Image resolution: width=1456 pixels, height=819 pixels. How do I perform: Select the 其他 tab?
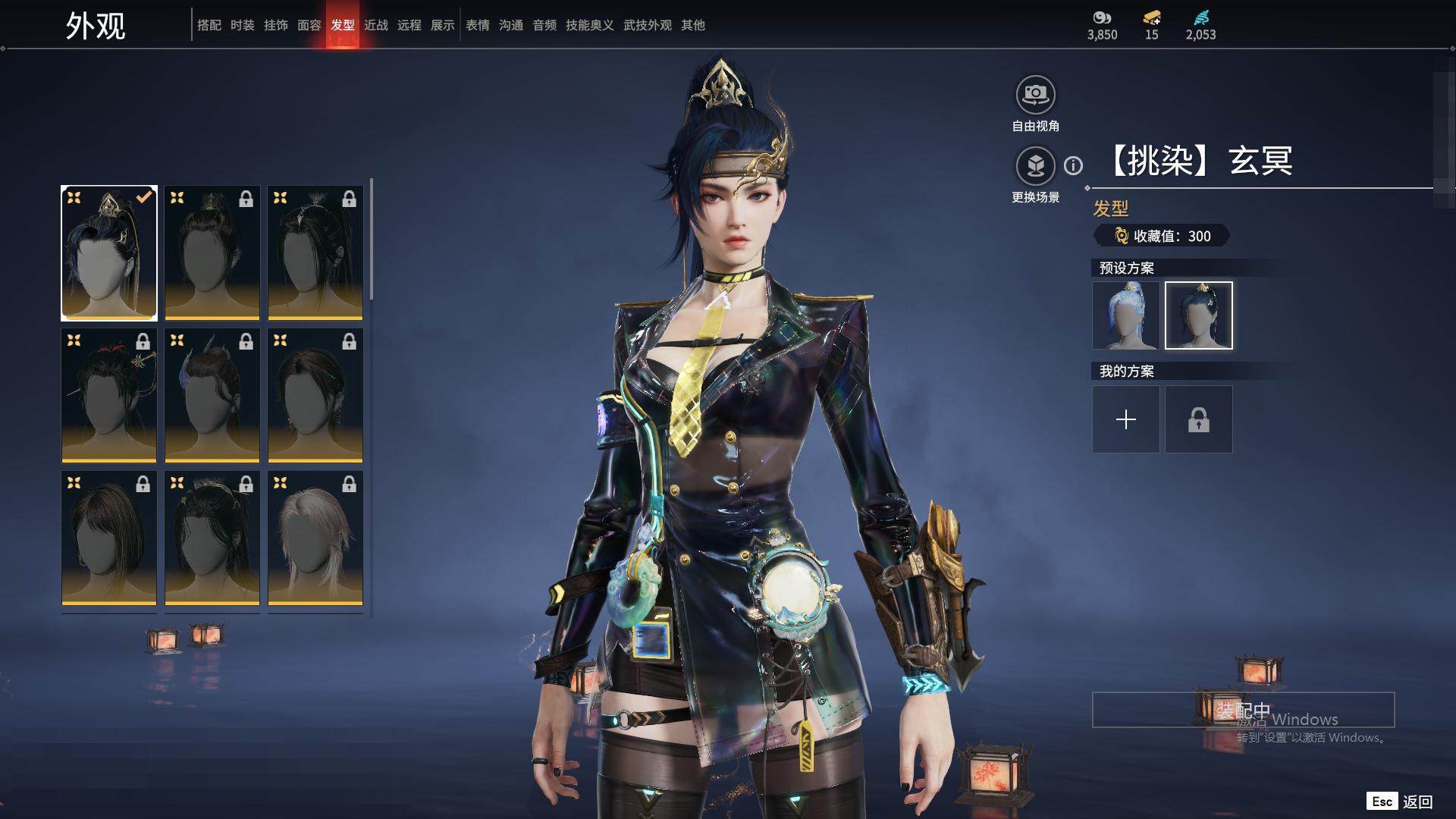(x=692, y=25)
